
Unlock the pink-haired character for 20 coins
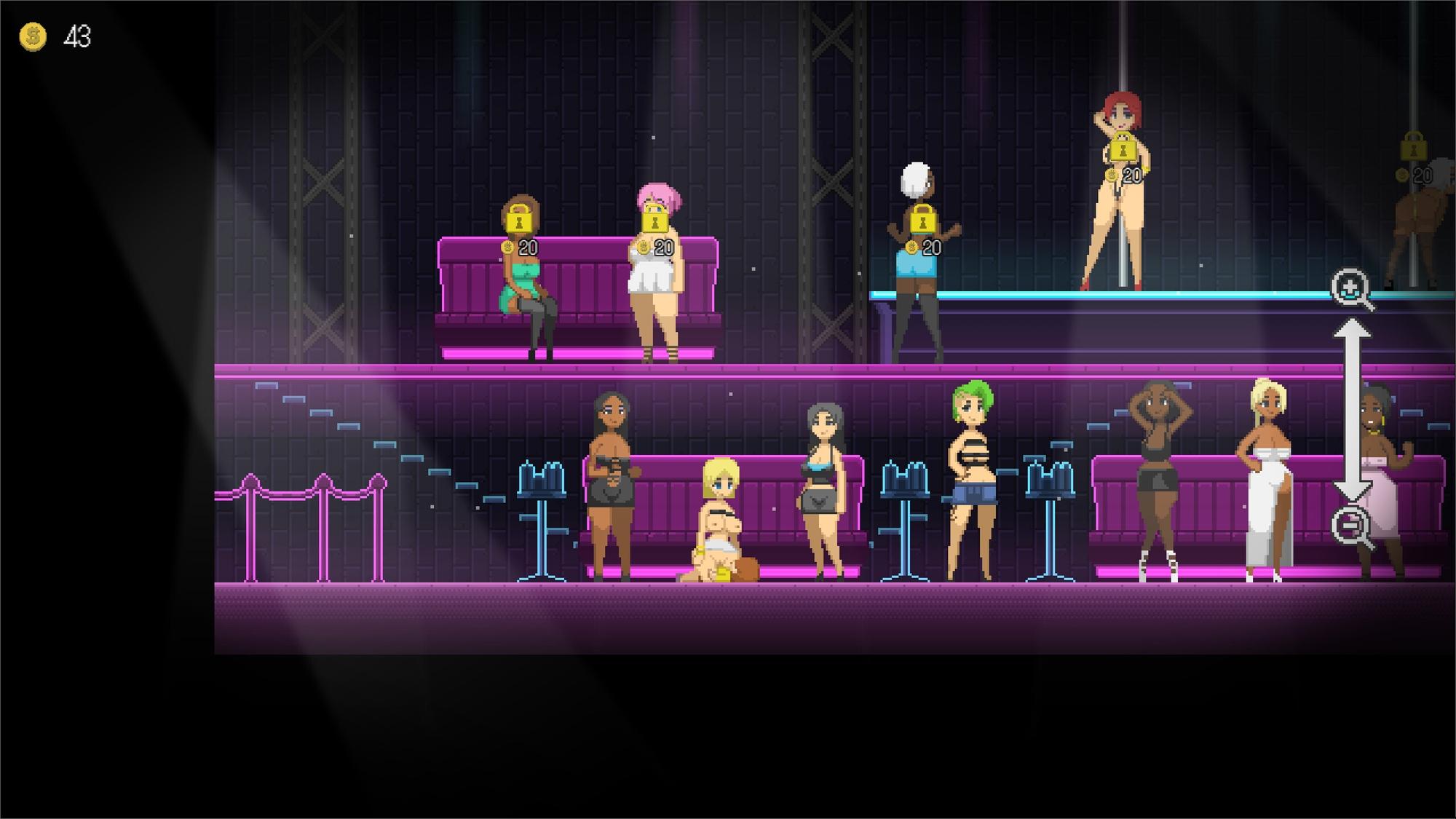click(x=654, y=218)
